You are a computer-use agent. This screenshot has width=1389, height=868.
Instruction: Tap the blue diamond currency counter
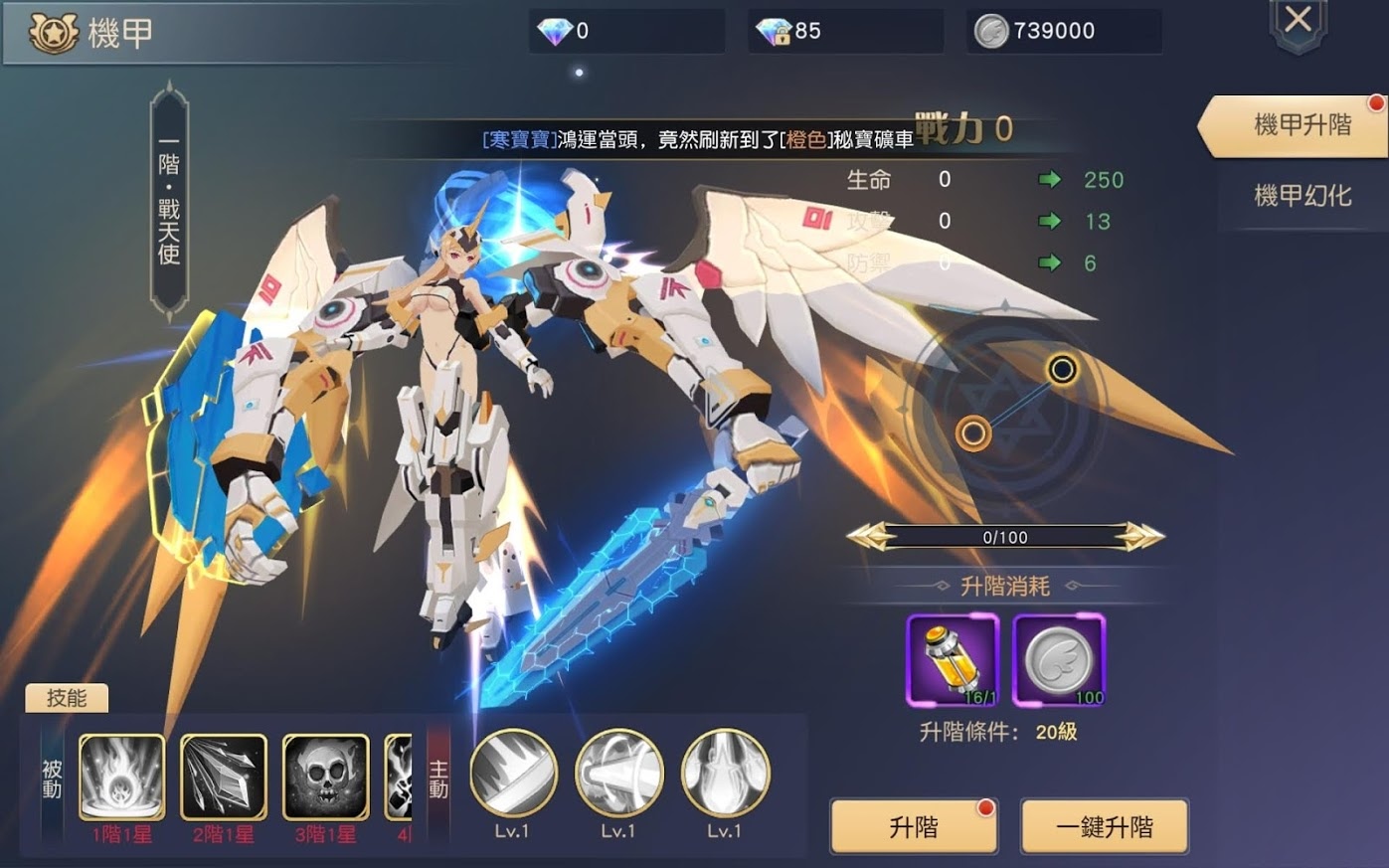coord(626,31)
